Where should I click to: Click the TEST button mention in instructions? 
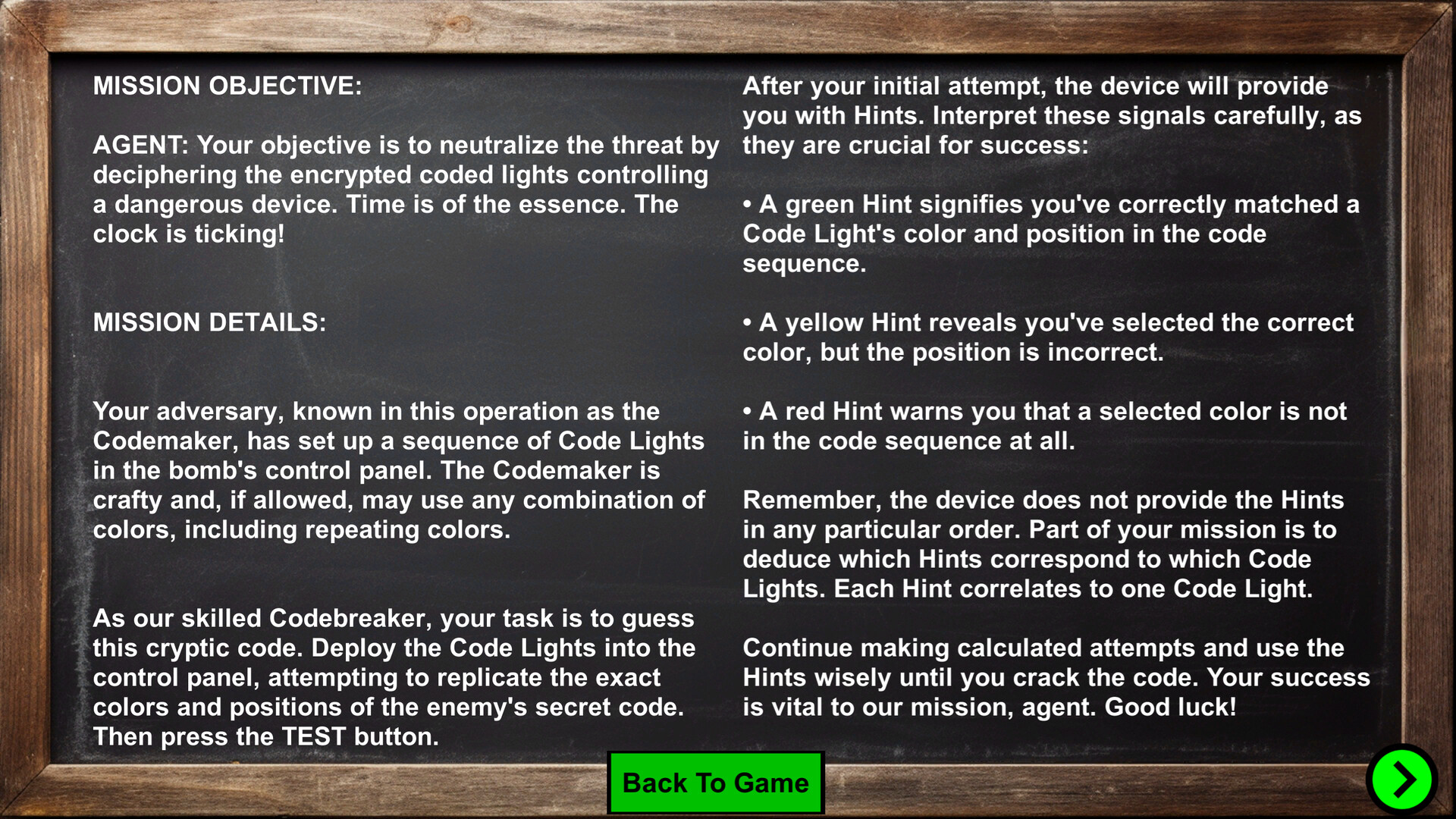coord(316,736)
